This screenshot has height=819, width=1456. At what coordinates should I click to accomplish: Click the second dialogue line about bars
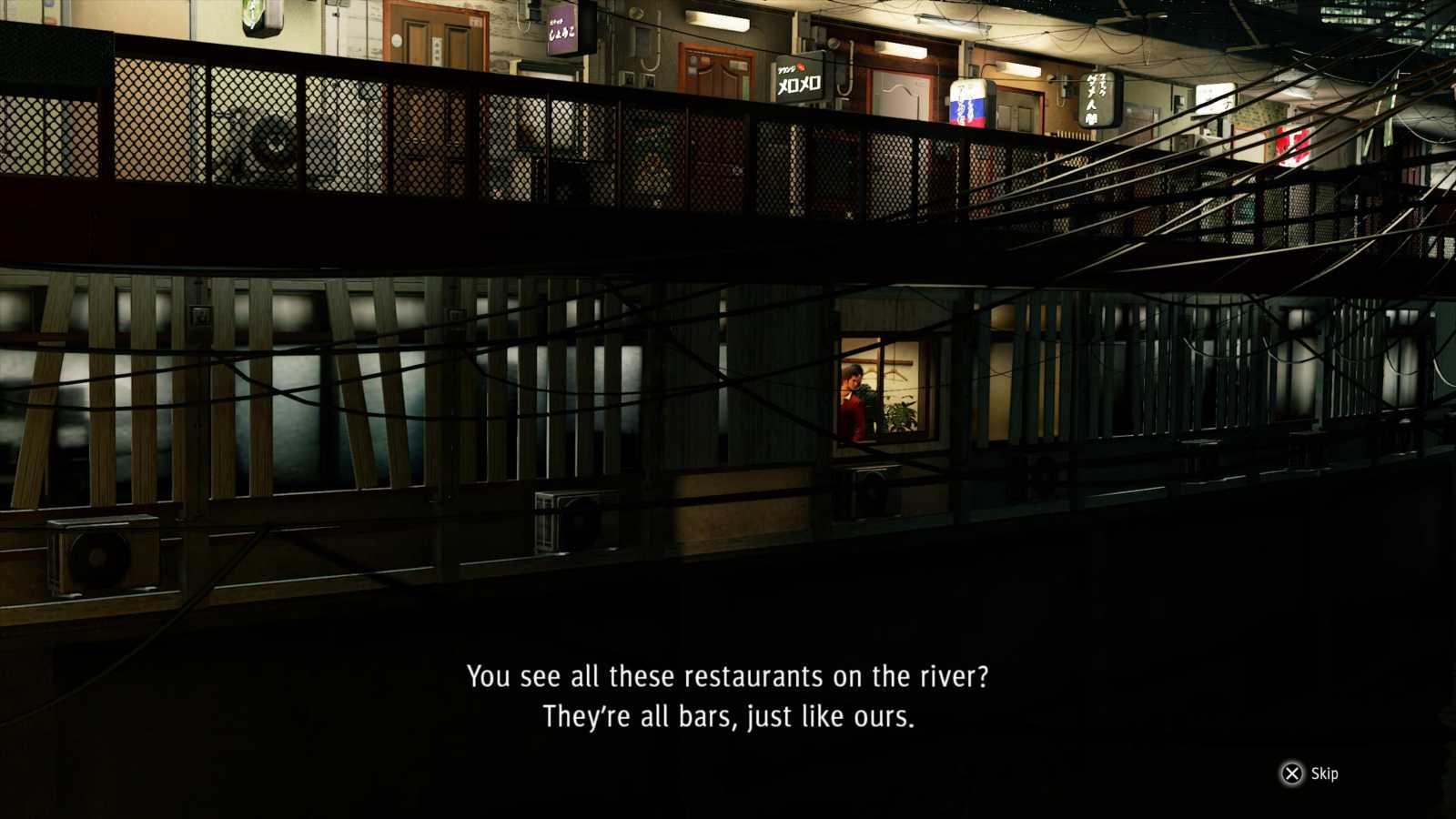click(x=728, y=717)
